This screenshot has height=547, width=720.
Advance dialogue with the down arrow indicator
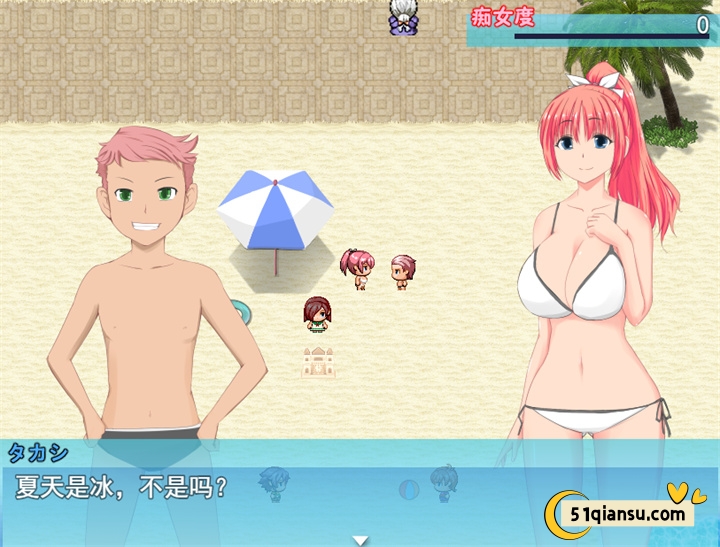point(360,540)
